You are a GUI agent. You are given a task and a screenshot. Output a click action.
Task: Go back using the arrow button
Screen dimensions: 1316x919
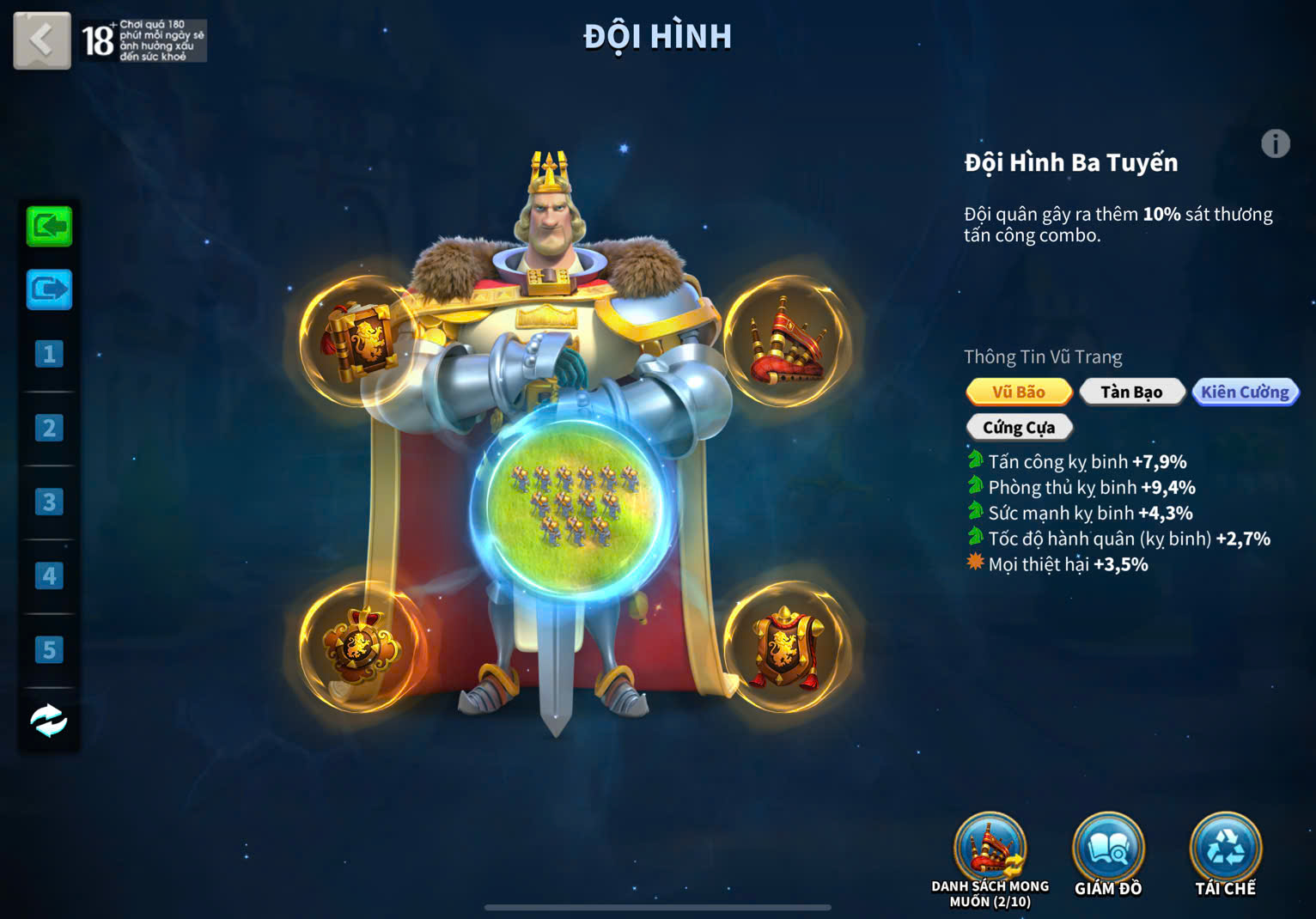41,40
